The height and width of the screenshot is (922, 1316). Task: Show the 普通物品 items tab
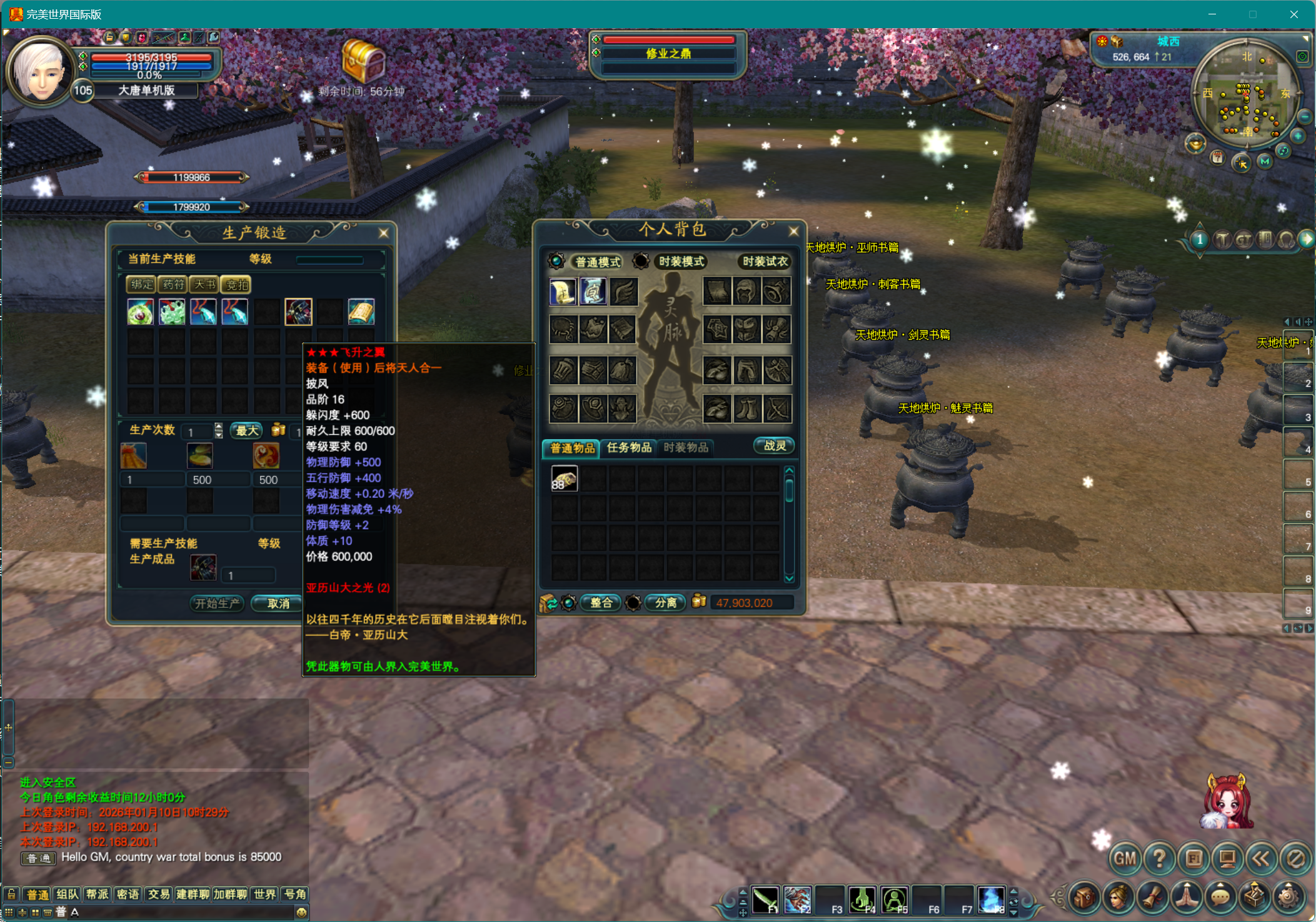tap(572, 448)
